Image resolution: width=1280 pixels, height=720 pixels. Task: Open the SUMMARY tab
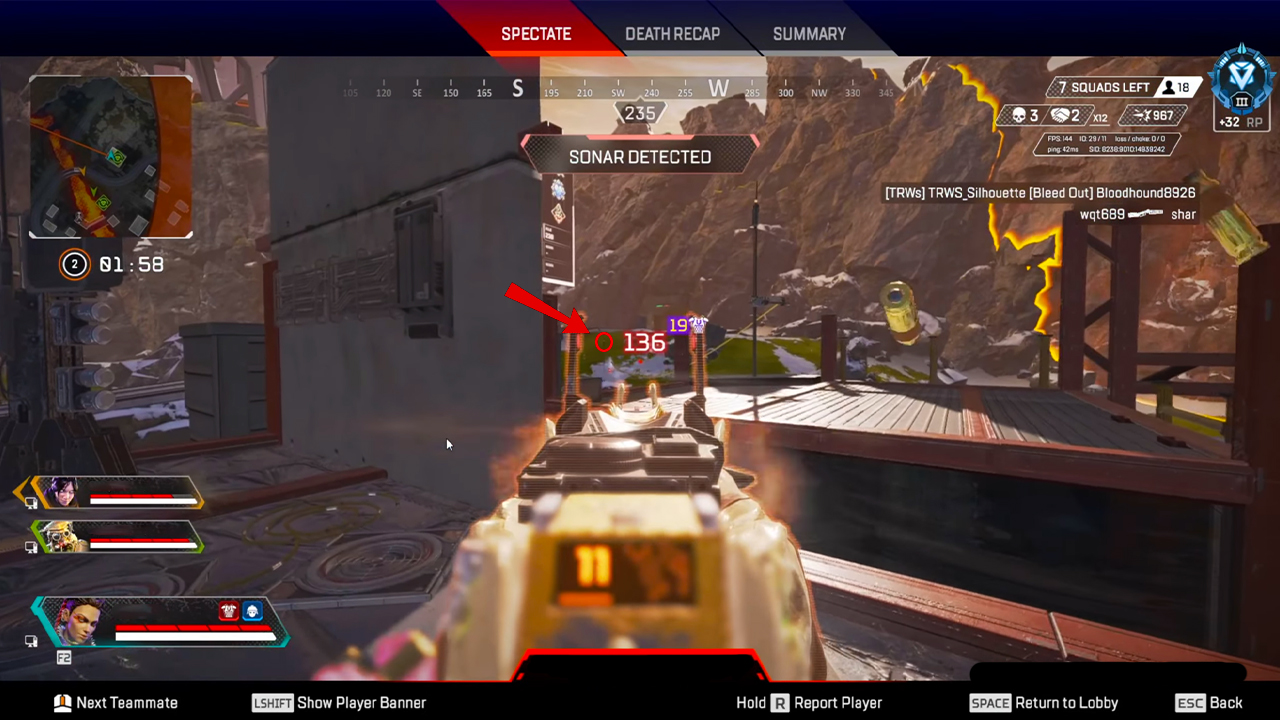click(809, 33)
